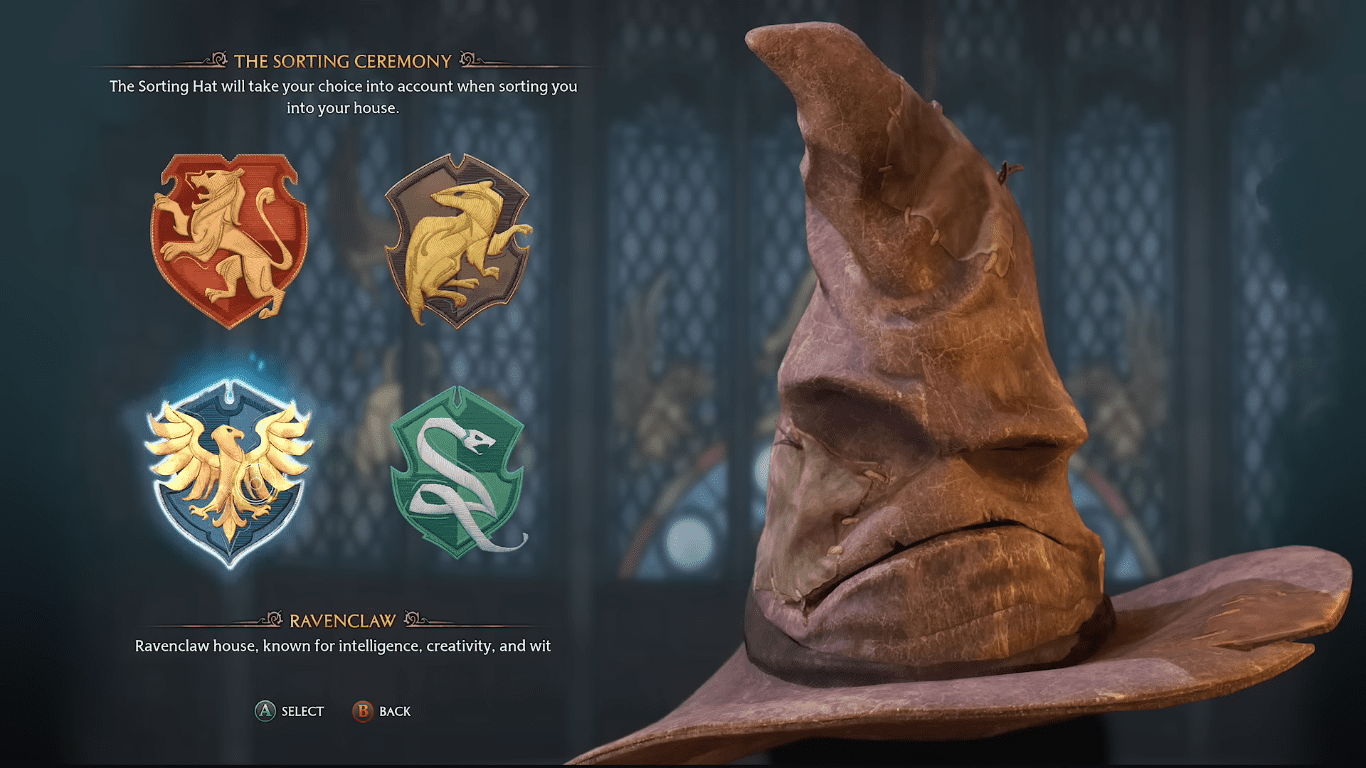Click the red shield emblem top left

229,235
